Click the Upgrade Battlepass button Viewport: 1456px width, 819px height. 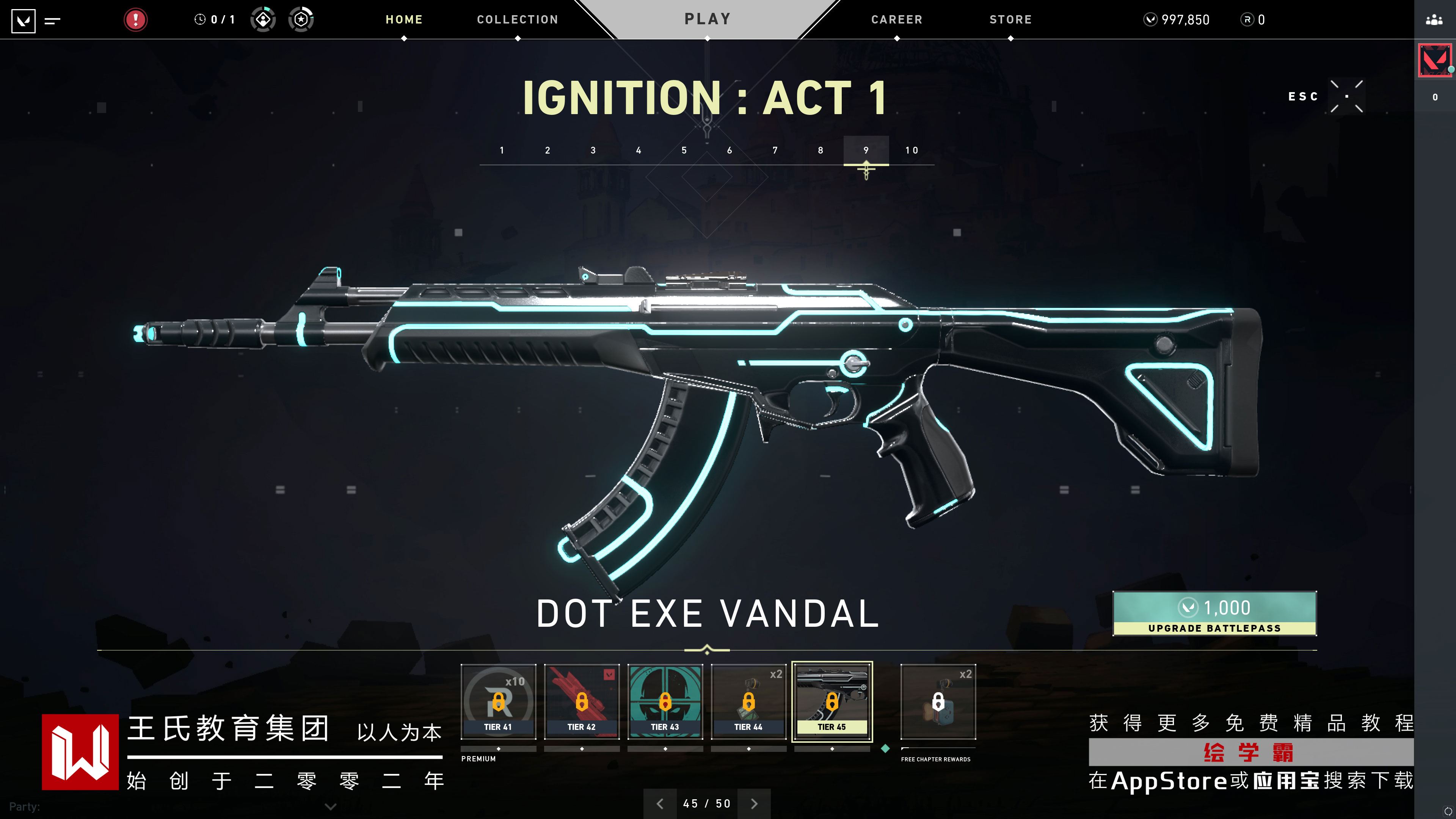1214,613
